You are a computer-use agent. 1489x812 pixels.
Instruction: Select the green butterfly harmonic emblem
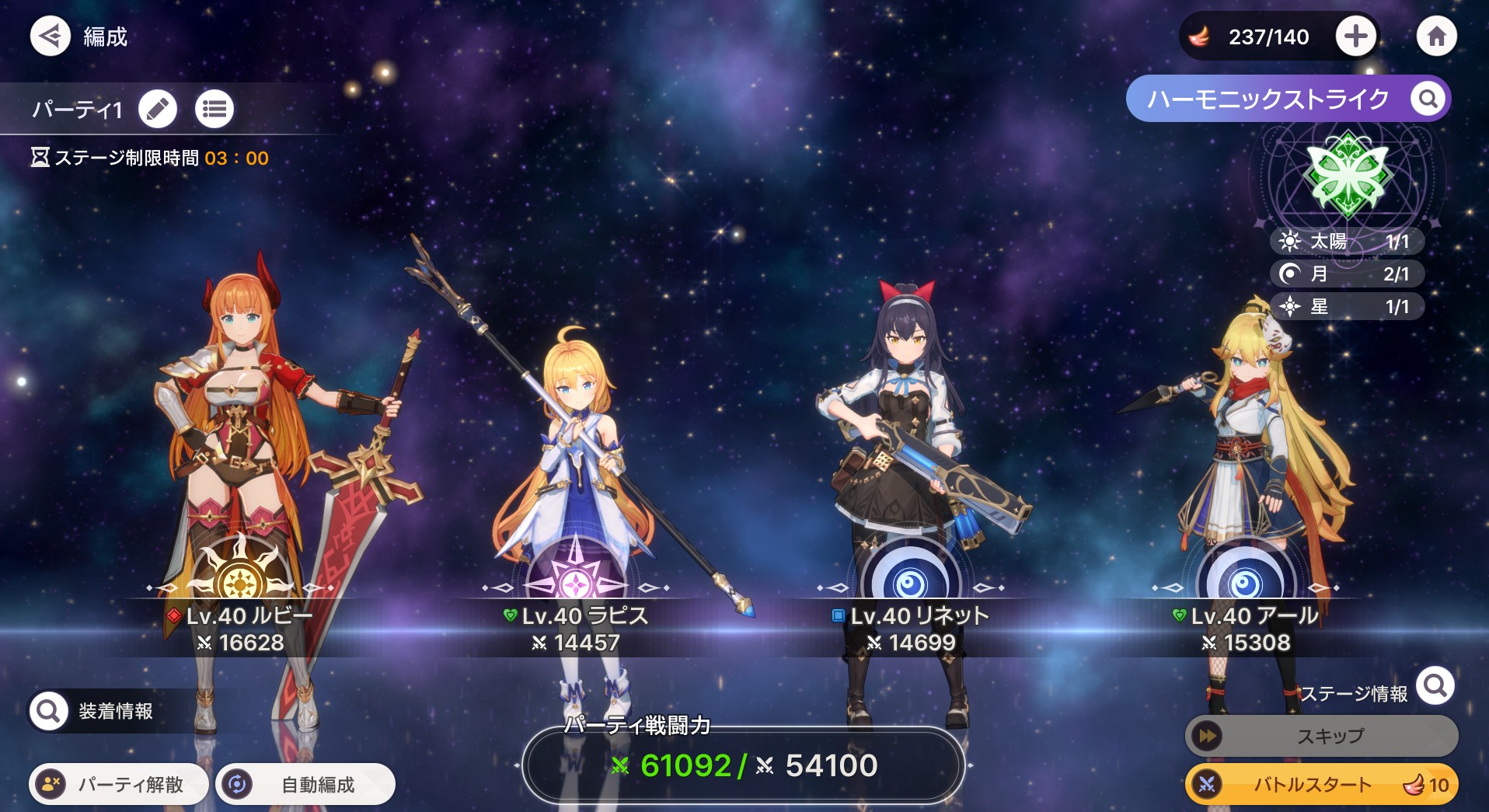1347,176
